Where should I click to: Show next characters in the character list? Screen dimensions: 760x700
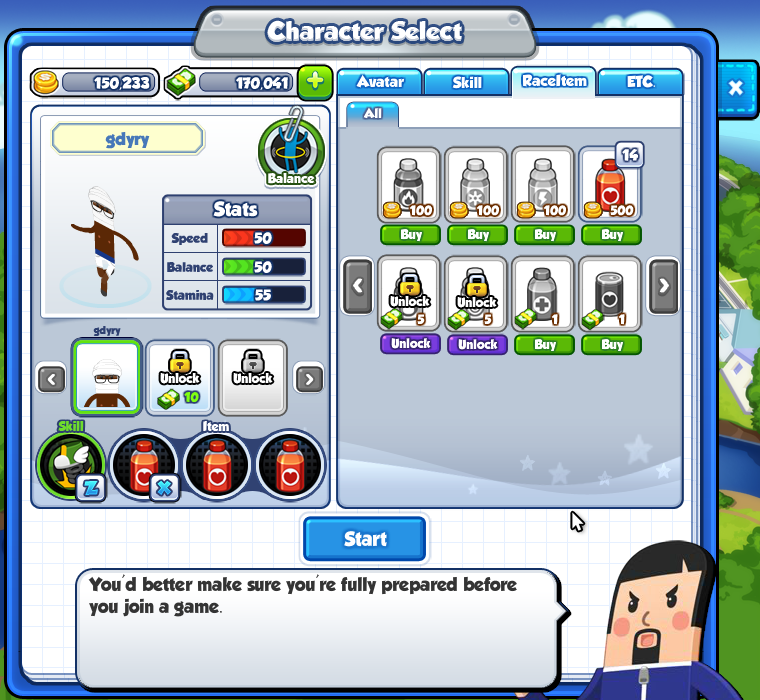point(310,379)
